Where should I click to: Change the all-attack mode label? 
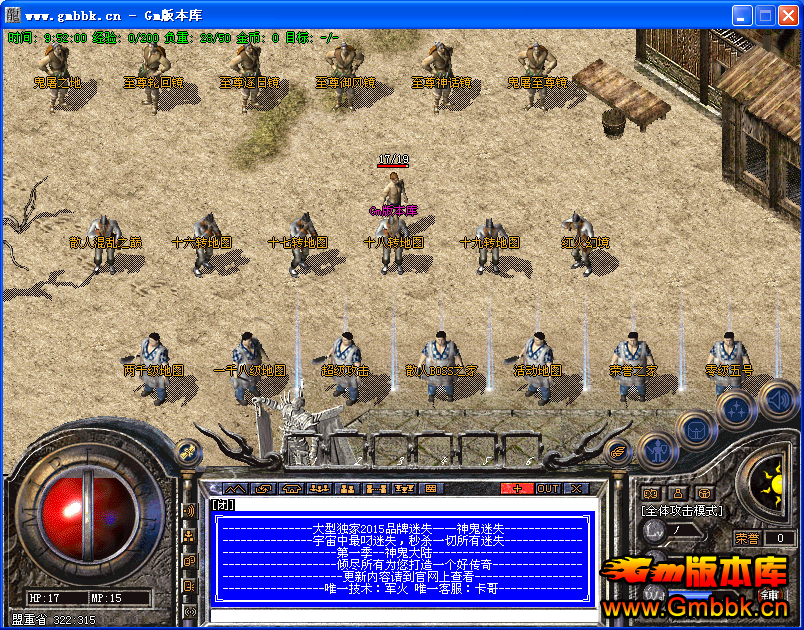click(681, 510)
